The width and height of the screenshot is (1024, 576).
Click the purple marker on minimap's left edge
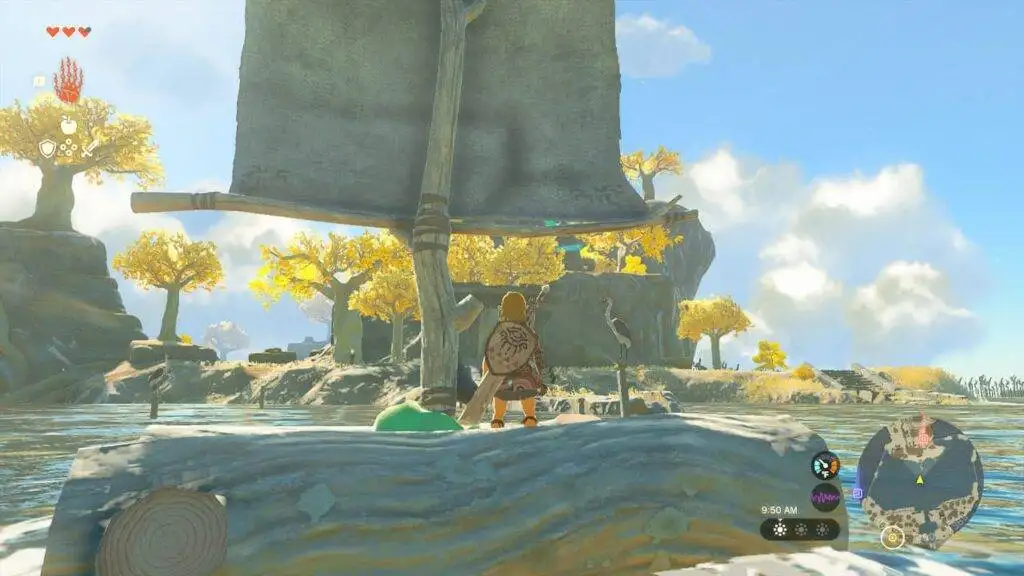coord(857,493)
